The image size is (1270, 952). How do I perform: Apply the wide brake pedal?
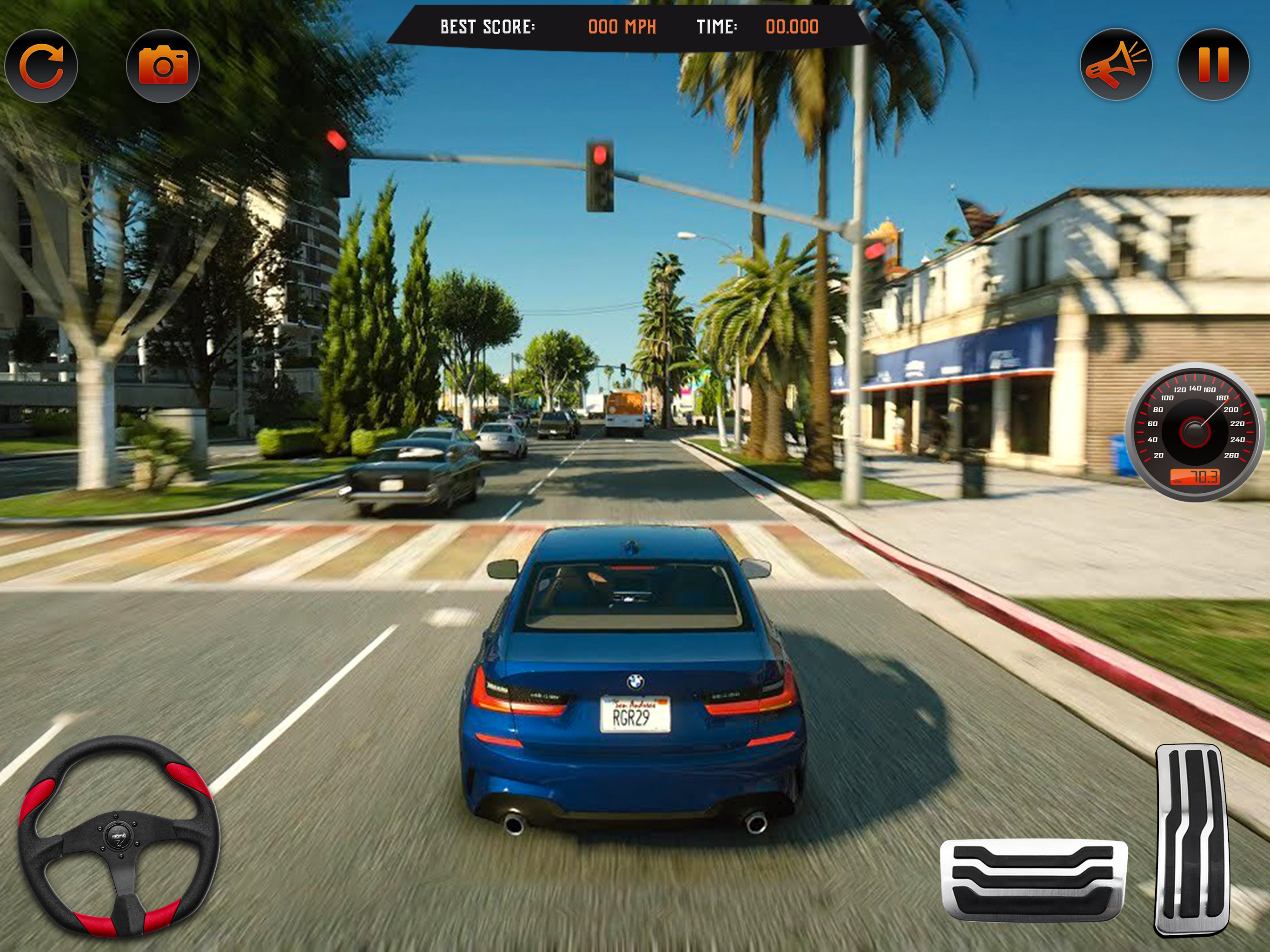(x=1033, y=879)
